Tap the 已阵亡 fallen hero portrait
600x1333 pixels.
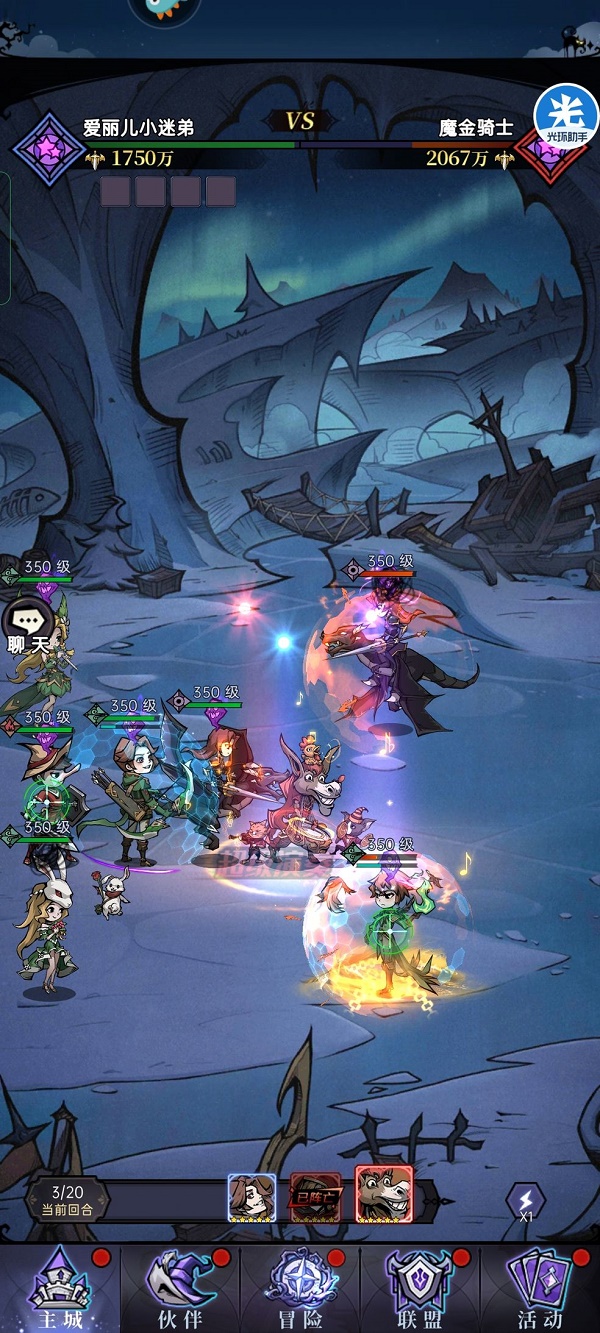tap(316, 1197)
